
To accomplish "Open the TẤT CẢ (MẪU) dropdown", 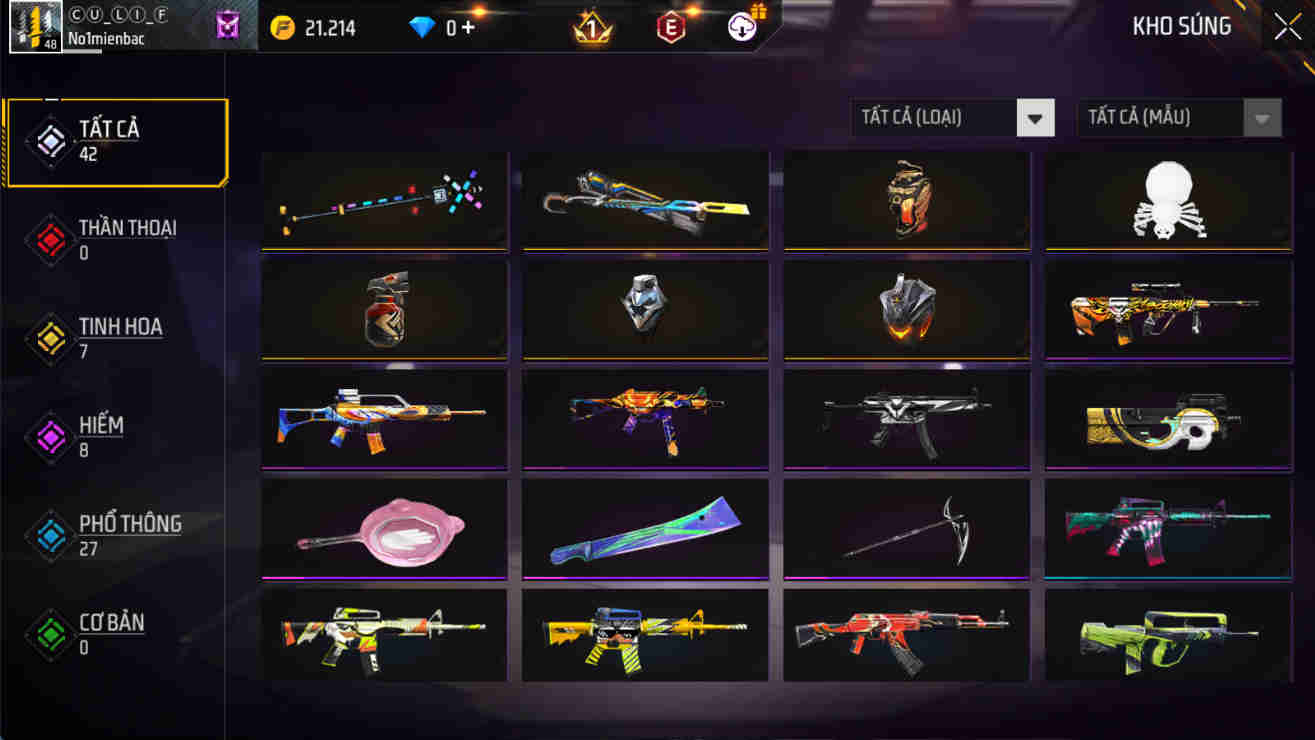I will tap(1179, 117).
